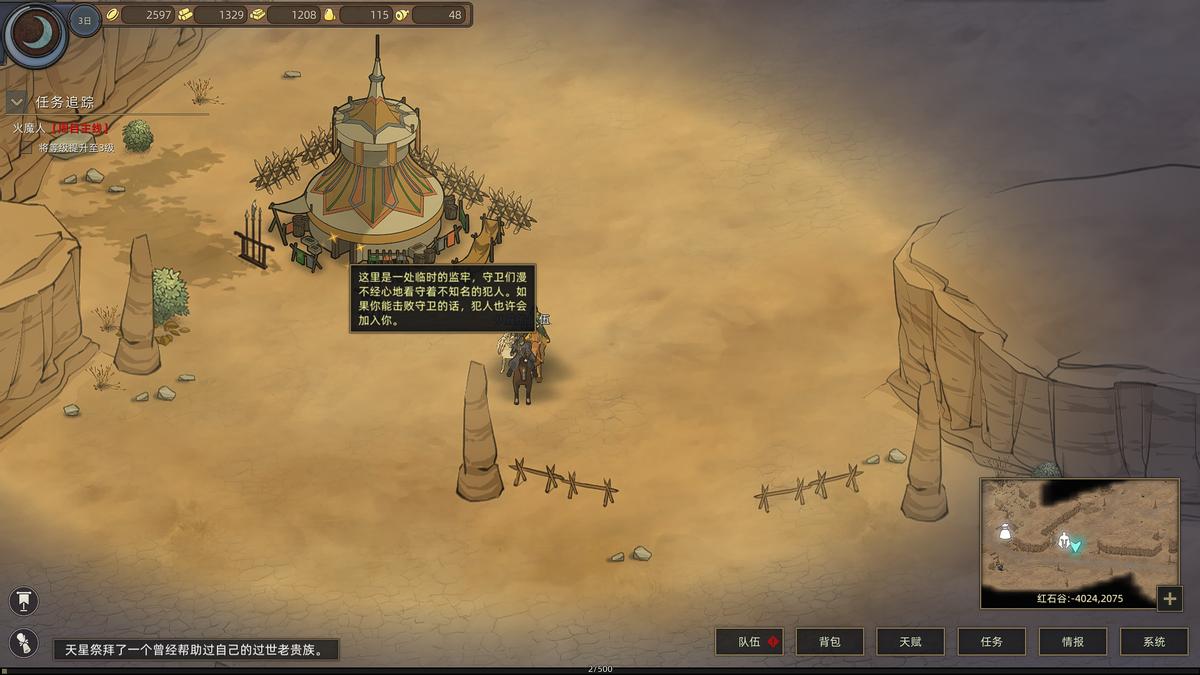Open the 任务 (Quests) log
1200x675 pixels.
[x=991, y=642]
